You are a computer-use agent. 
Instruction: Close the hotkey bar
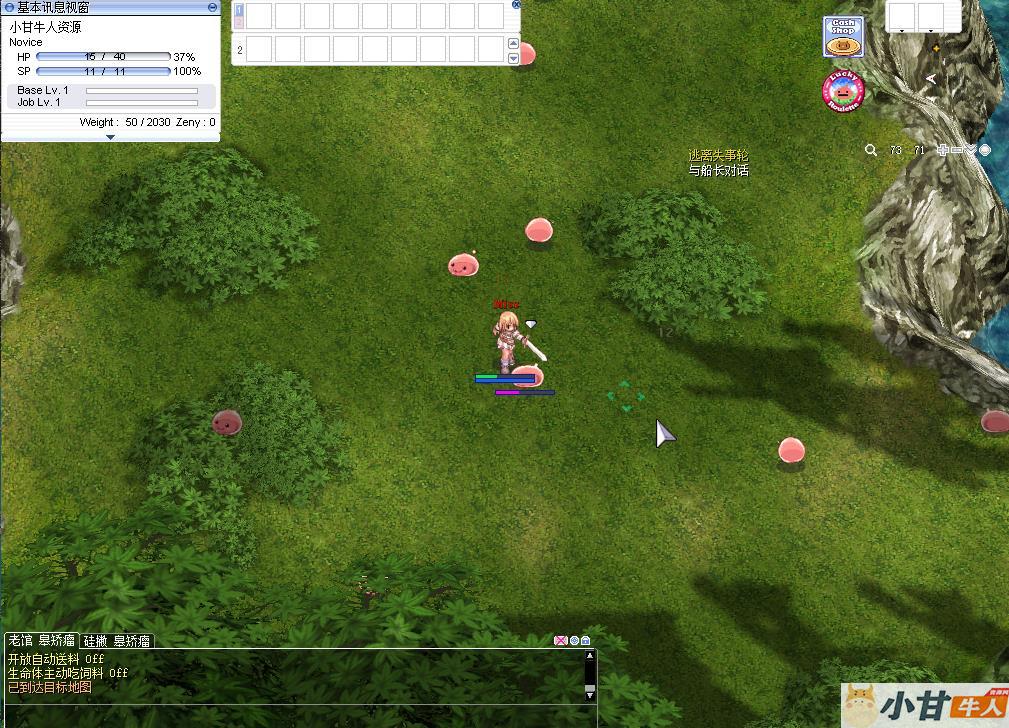click(516, 4)
